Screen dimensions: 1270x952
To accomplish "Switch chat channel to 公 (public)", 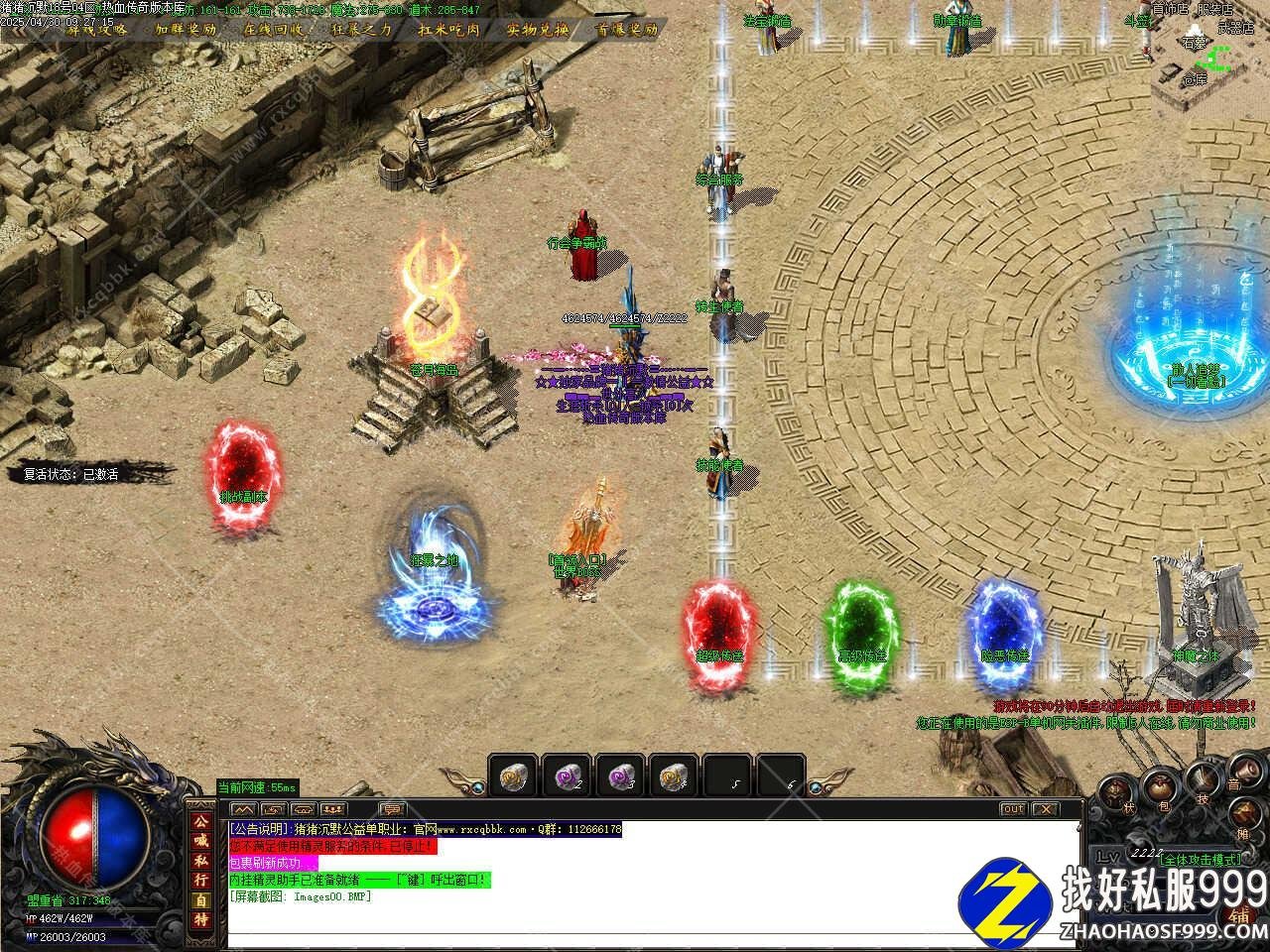I will pyautogui.click(x=201, y=823).
